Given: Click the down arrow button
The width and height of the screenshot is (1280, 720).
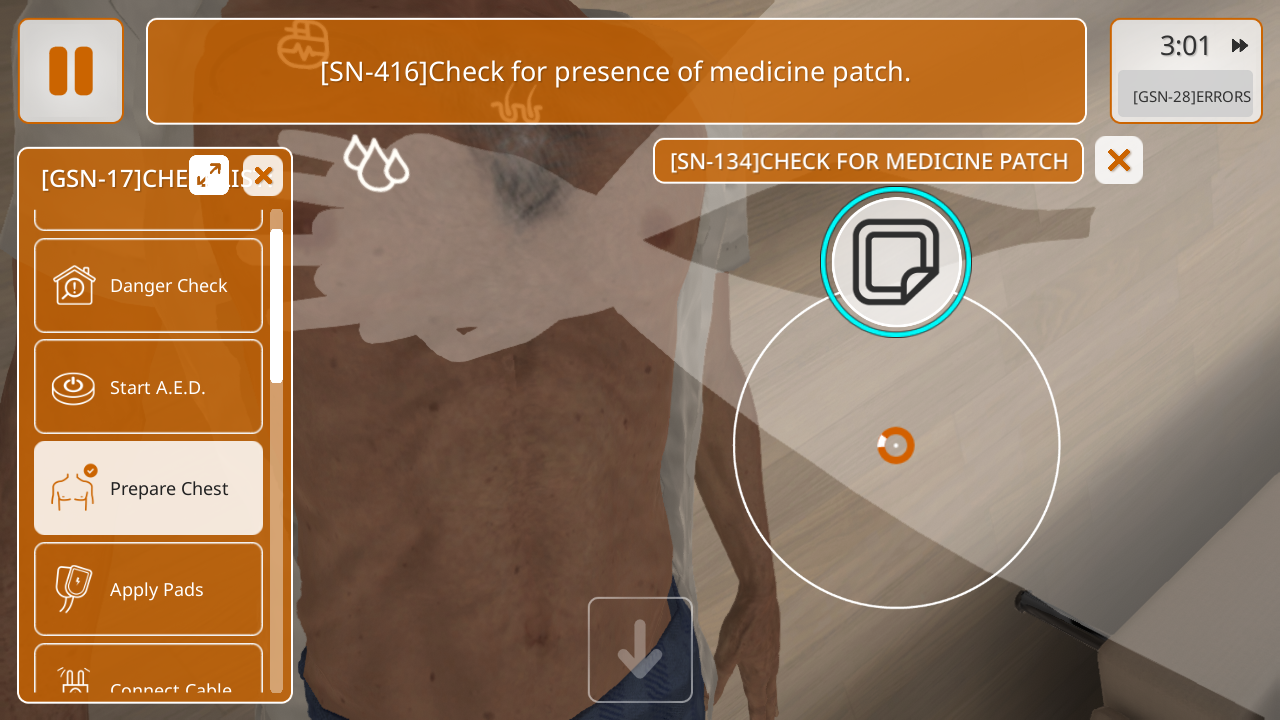Looking at the screenshot, I should pos(640,650).
